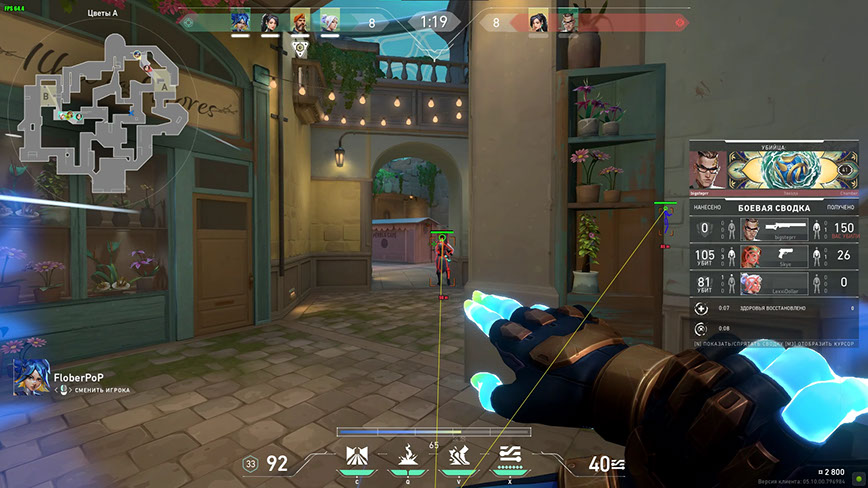Click the FloberPoP spectated player portrait
The image size is (868, 488).
(27, 375)
